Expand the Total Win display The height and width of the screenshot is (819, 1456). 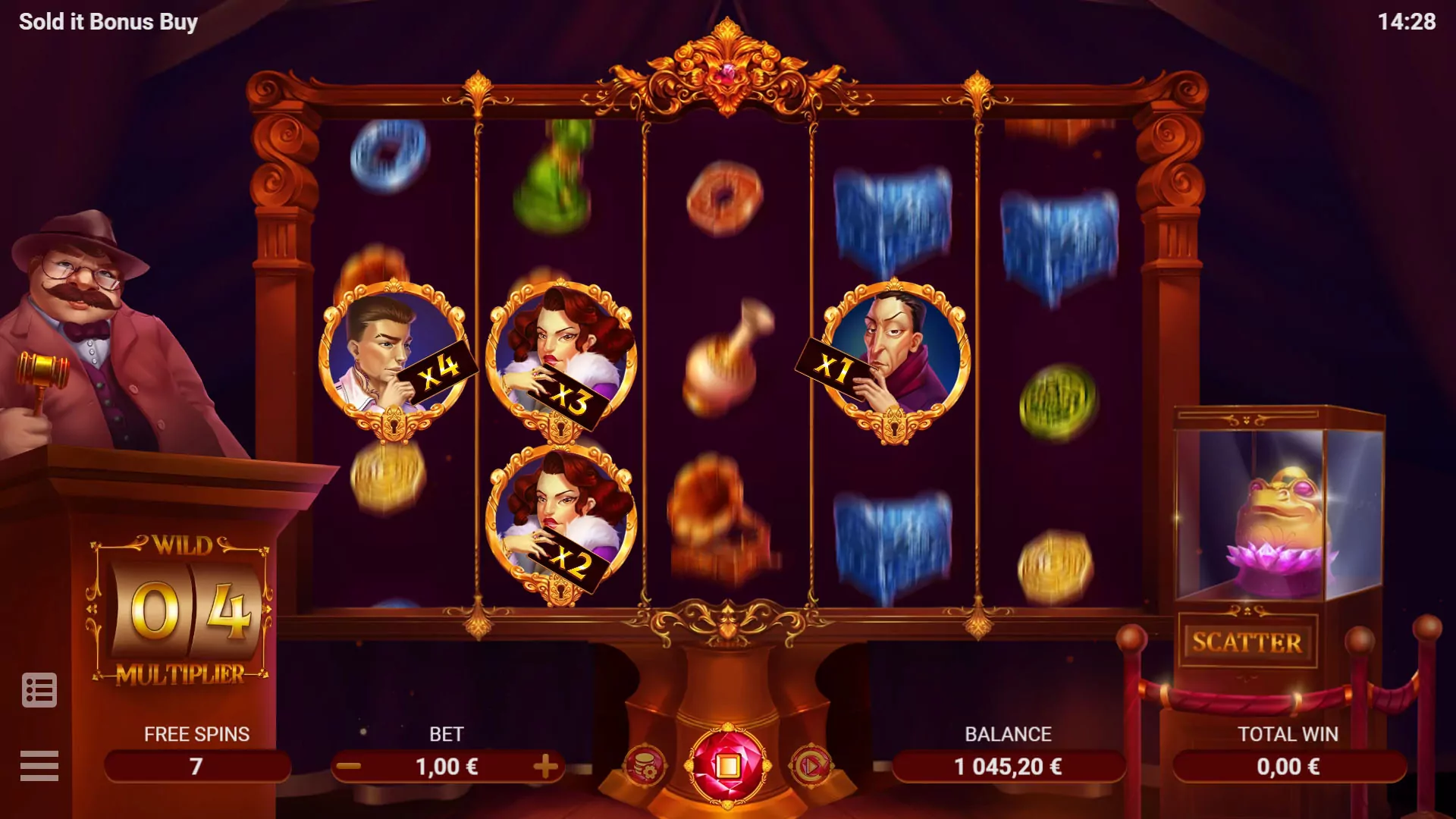pyautogui.click(x=1288, y=766)
